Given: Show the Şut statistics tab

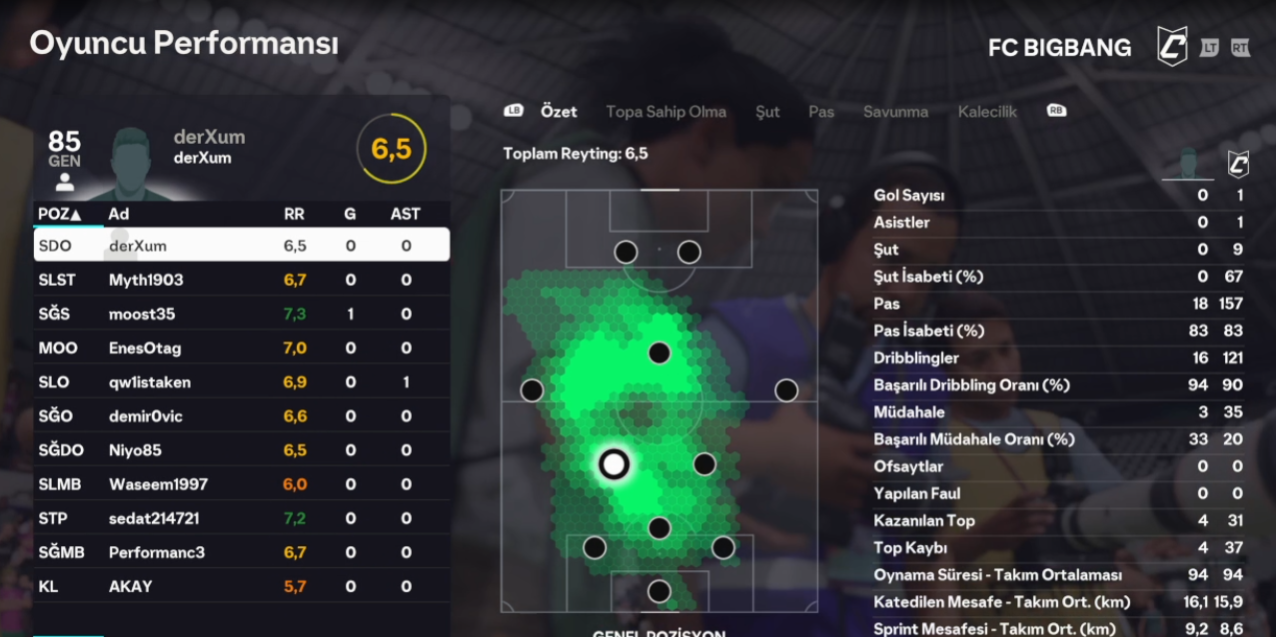Looking at the screenshot, I should pyautogui.click(x=767, y=112).
